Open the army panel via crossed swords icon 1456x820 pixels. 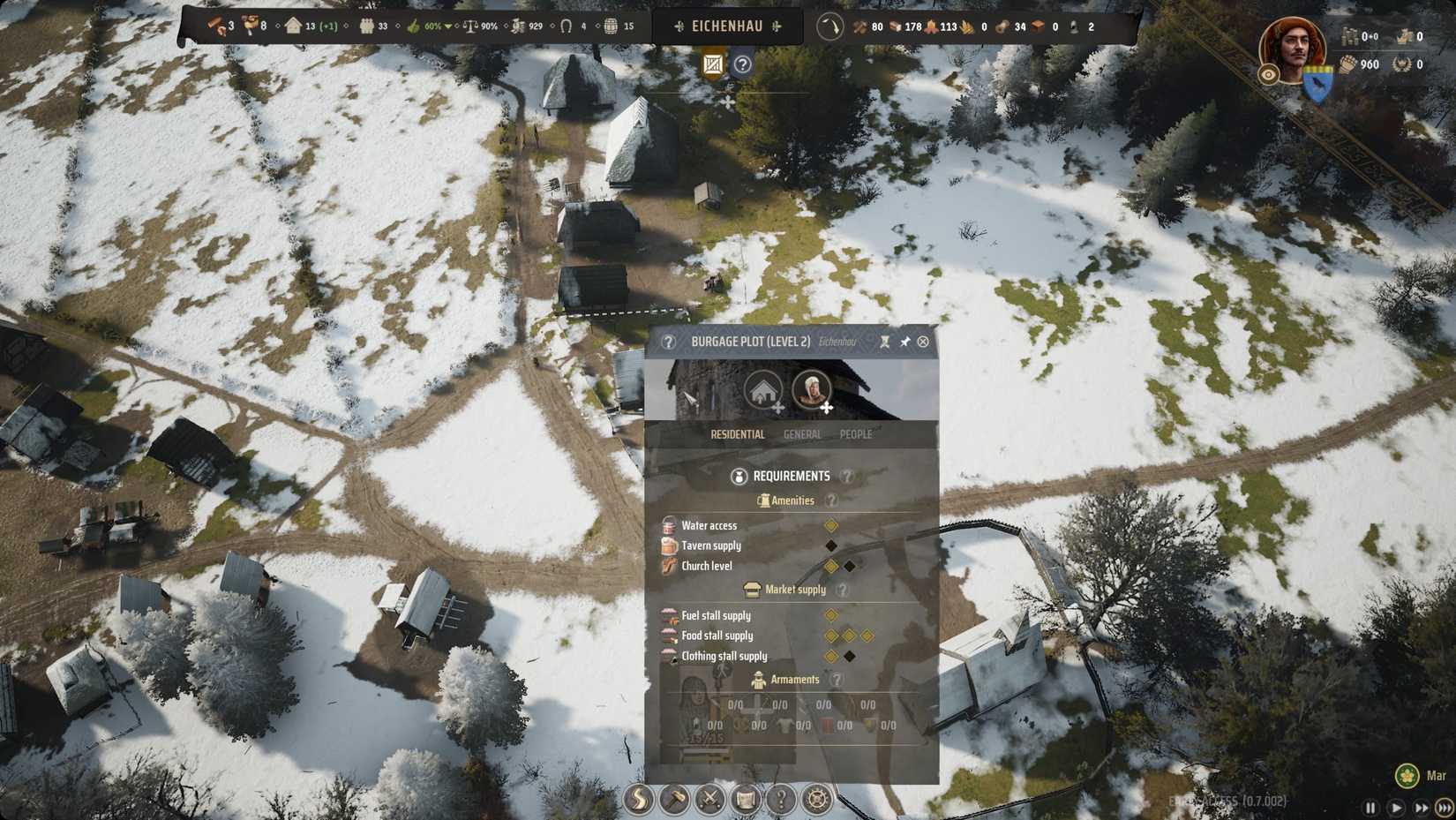point(709,801)
